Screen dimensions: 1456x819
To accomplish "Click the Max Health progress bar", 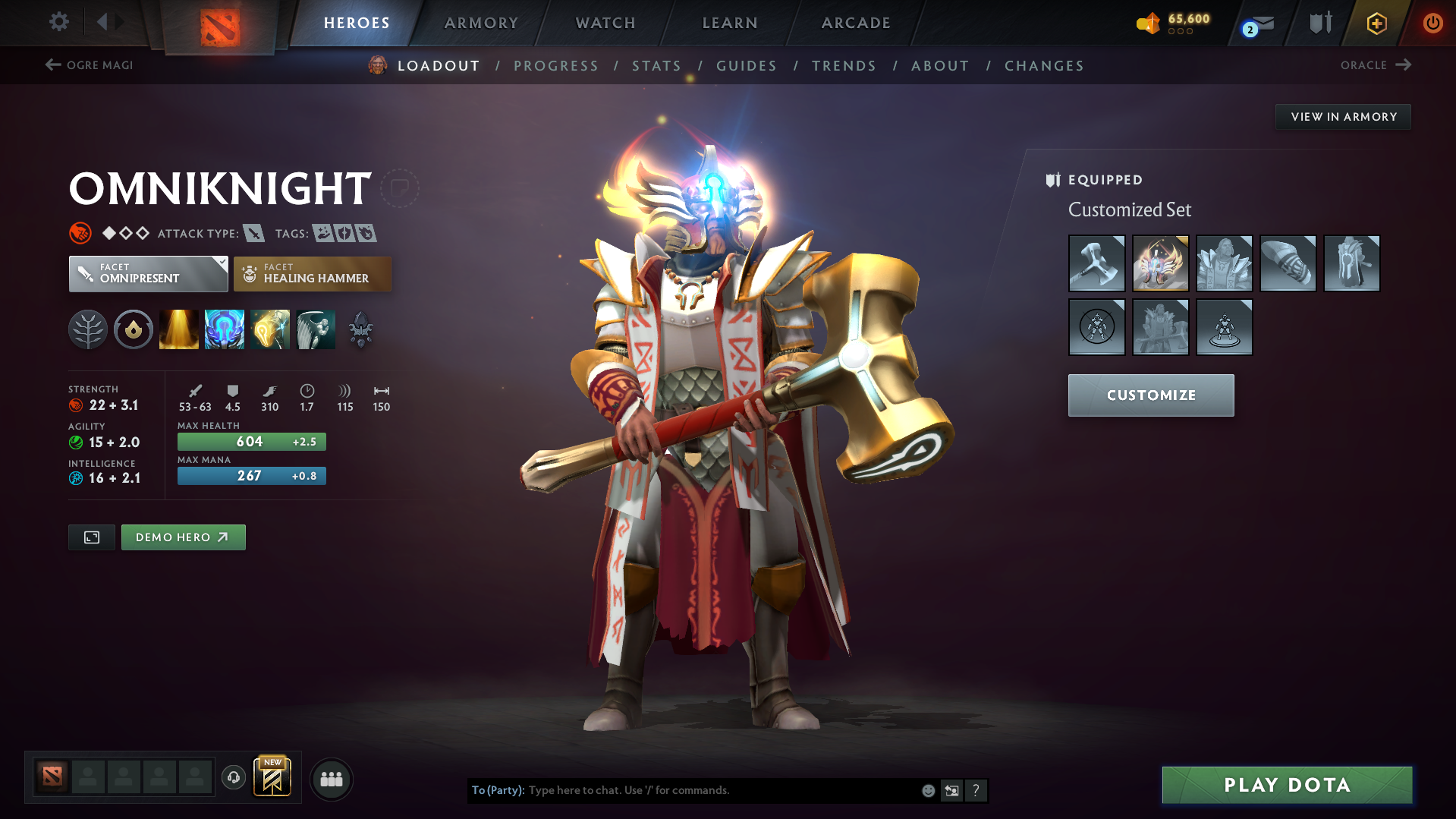I will pos(251,441).
